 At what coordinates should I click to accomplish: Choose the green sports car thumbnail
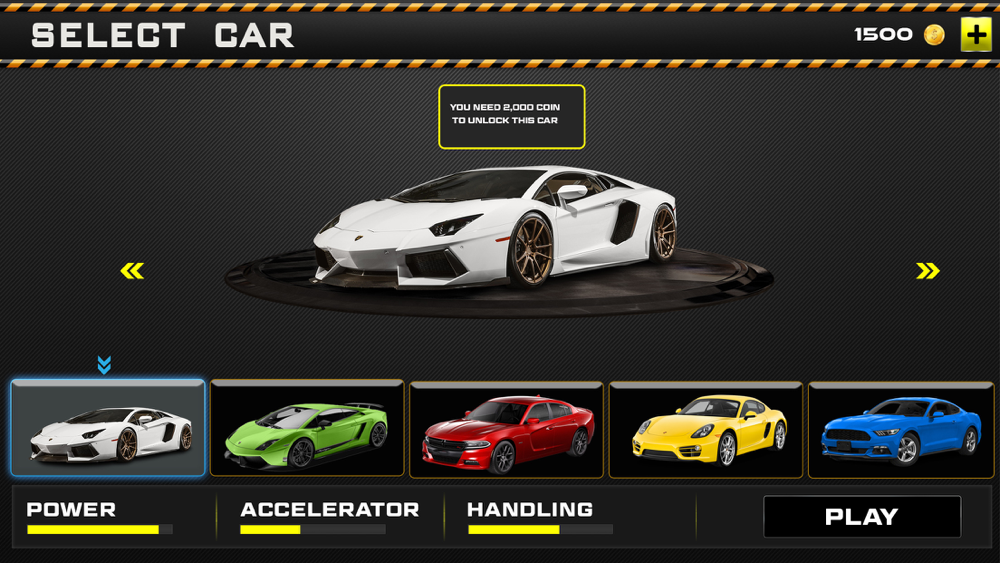click(307, 429)
